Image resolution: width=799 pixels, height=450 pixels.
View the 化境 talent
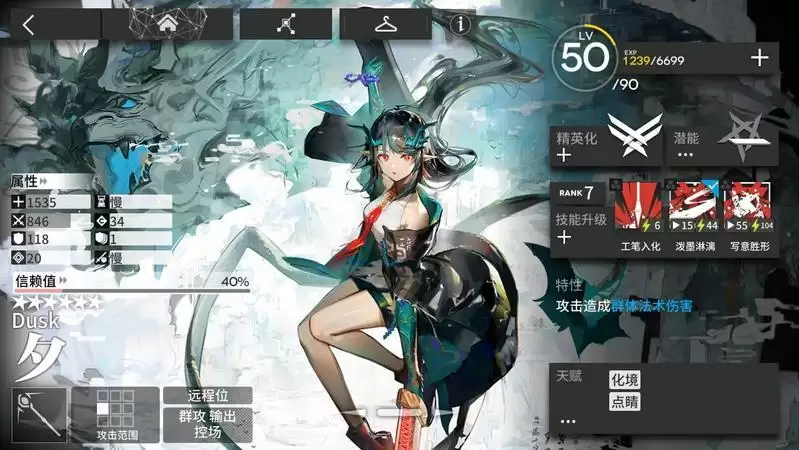coord(623,380)
